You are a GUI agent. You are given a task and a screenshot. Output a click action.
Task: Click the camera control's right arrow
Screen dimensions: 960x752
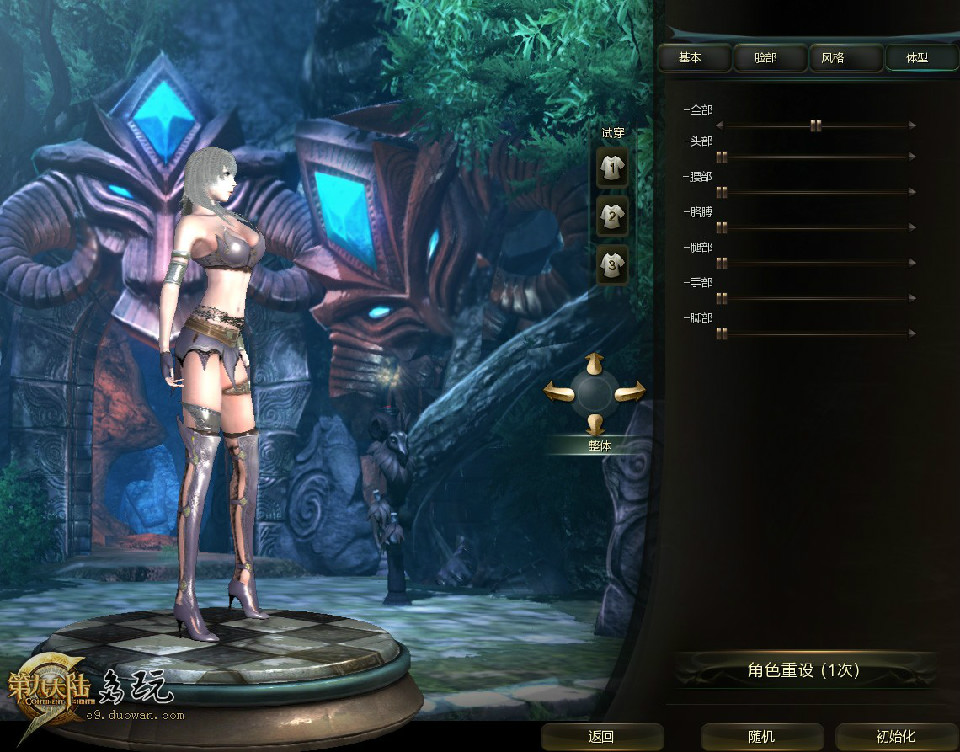[631, 391]
